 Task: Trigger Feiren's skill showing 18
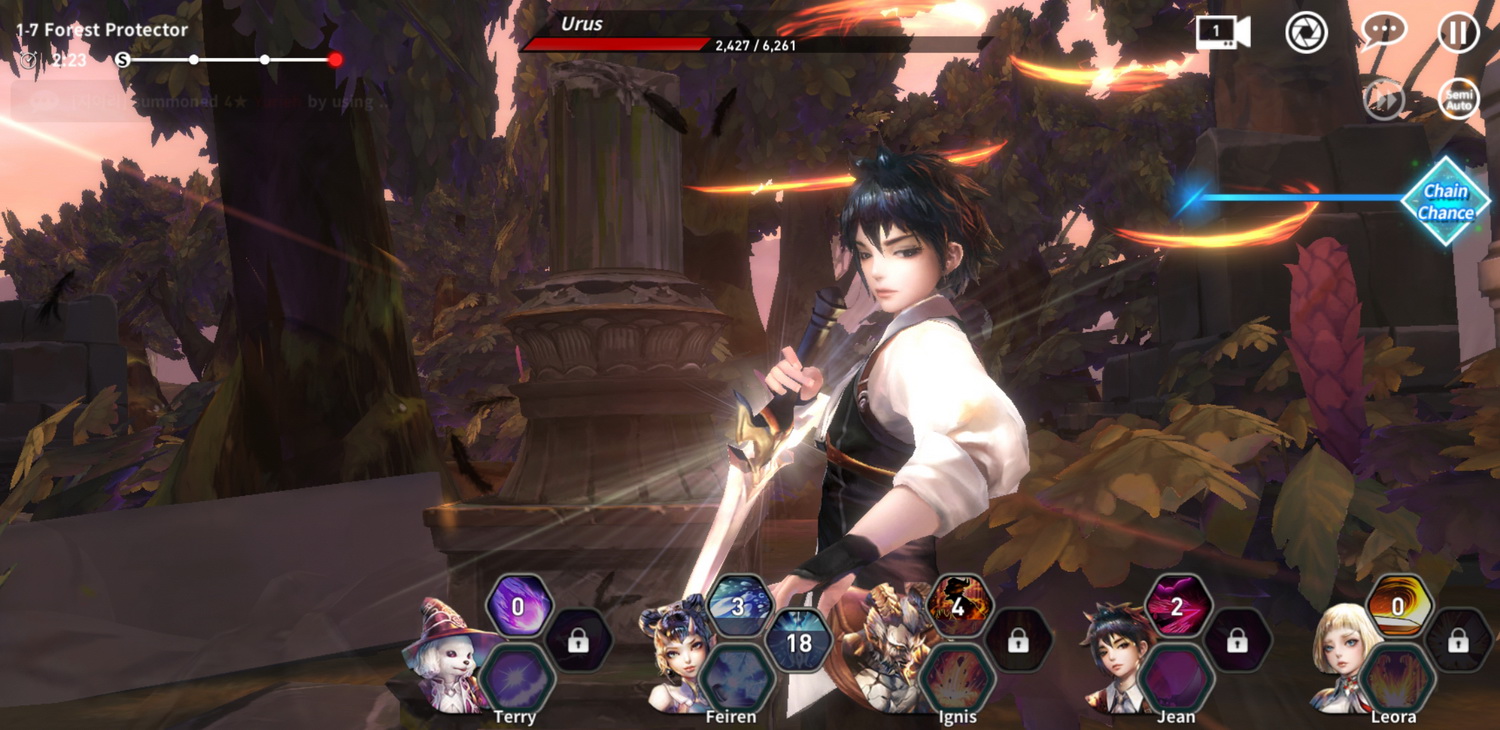(x=799, y=642)
